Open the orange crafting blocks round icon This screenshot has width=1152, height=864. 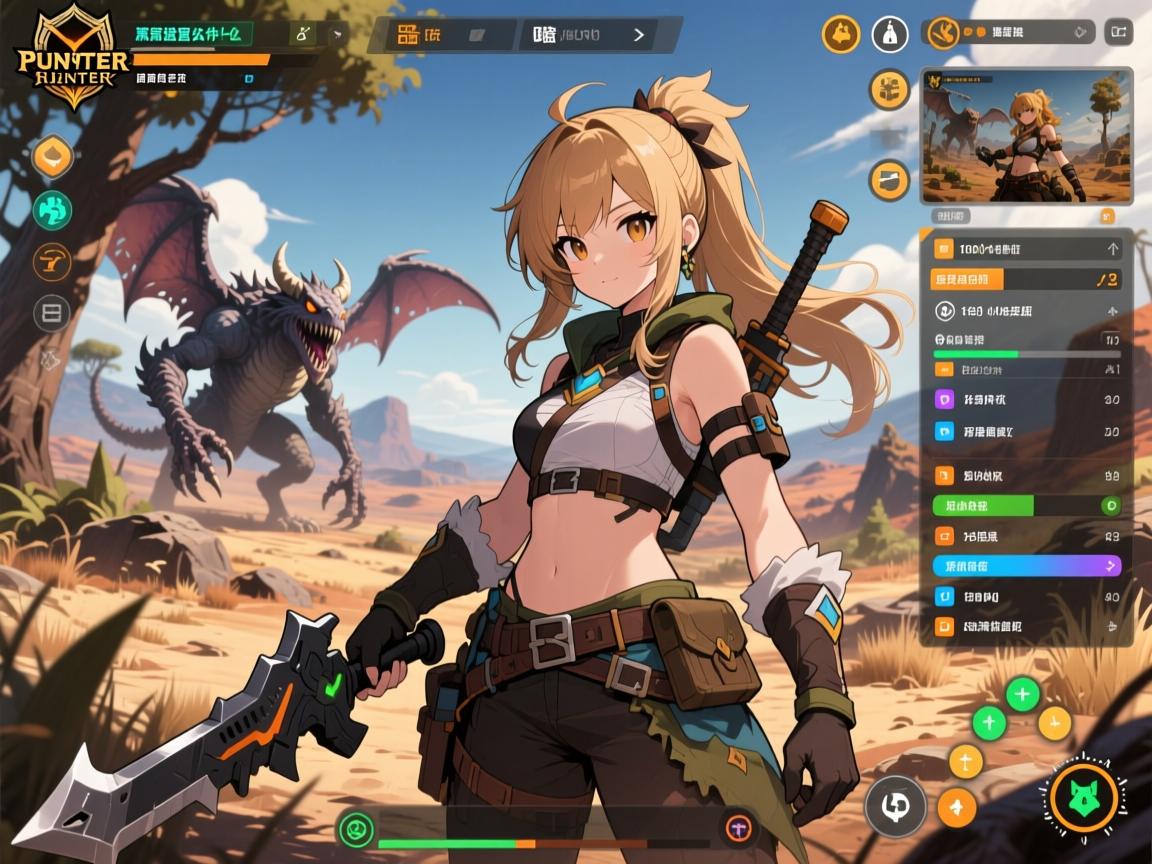tap(888, 90)
